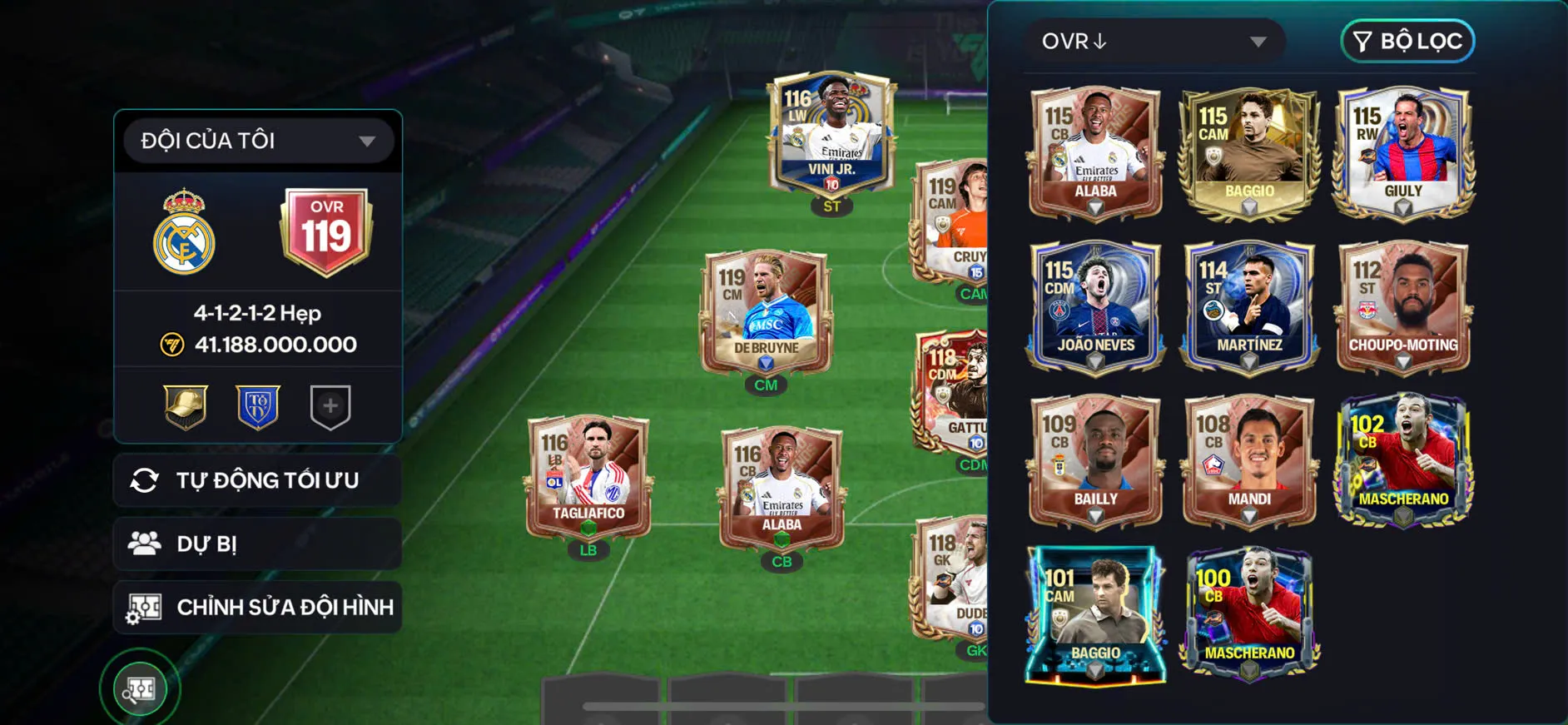Click Tự Động Tối Ưu button
This screenshot has width=1568, height=725.
[x=257, y=480]
